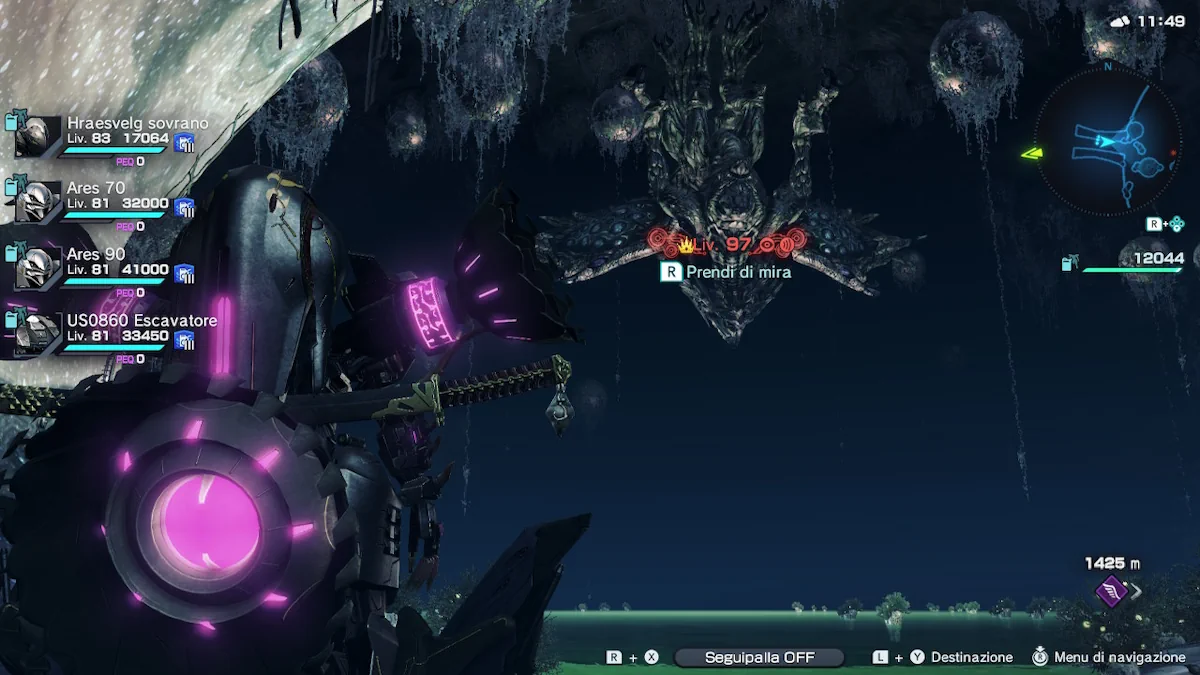Select Hraesvelg sovrano party portrait
Screen dimensions: 1200x675
38,137
